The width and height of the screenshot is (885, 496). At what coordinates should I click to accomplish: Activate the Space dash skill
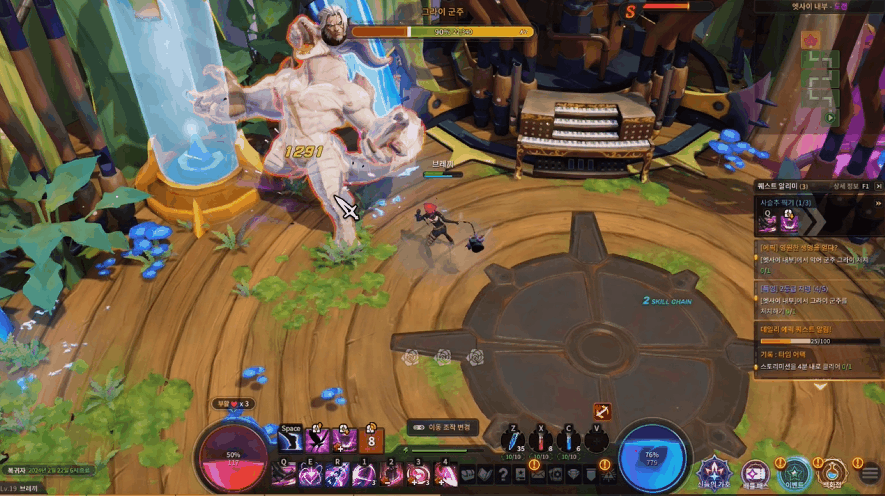(x=292, y=441)
